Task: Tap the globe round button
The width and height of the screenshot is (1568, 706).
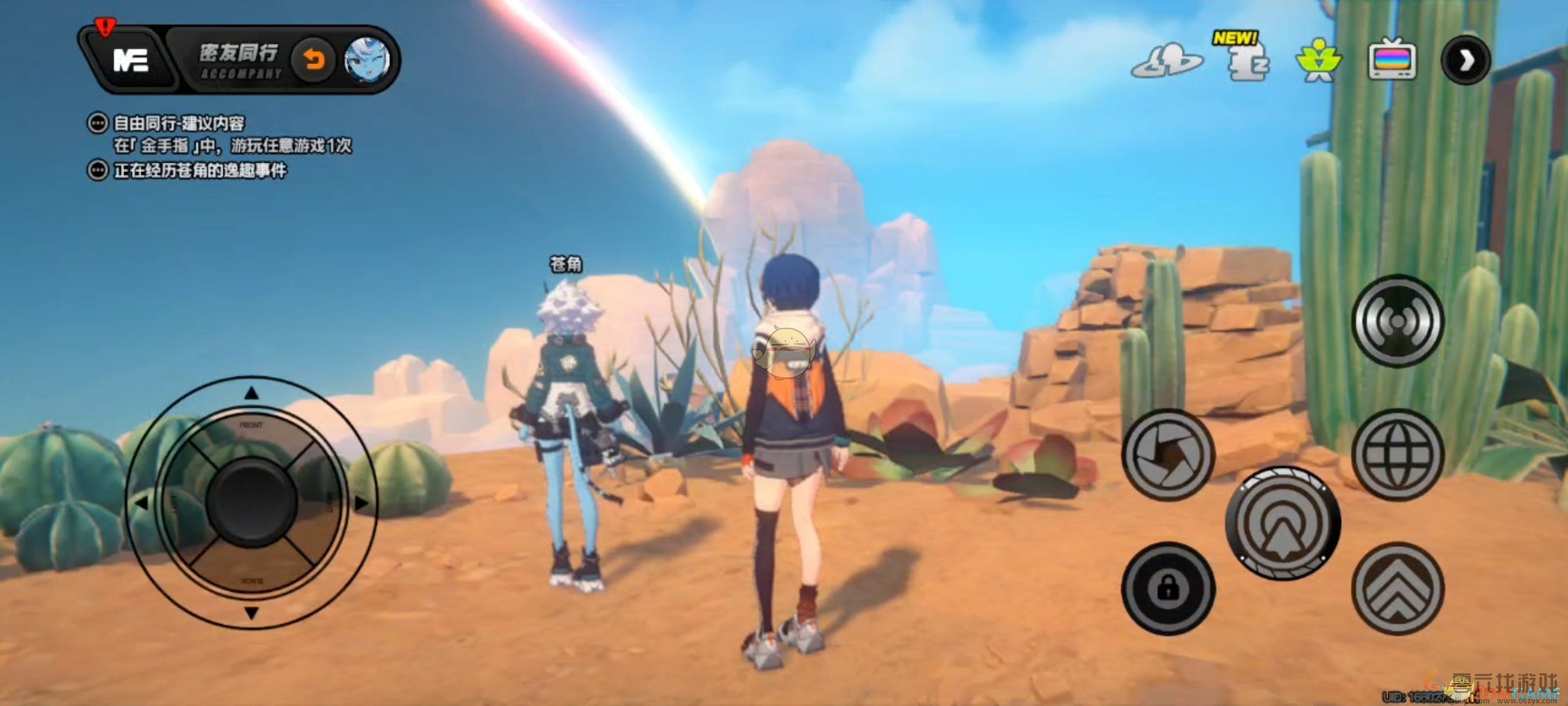Action: [1397, 454]
